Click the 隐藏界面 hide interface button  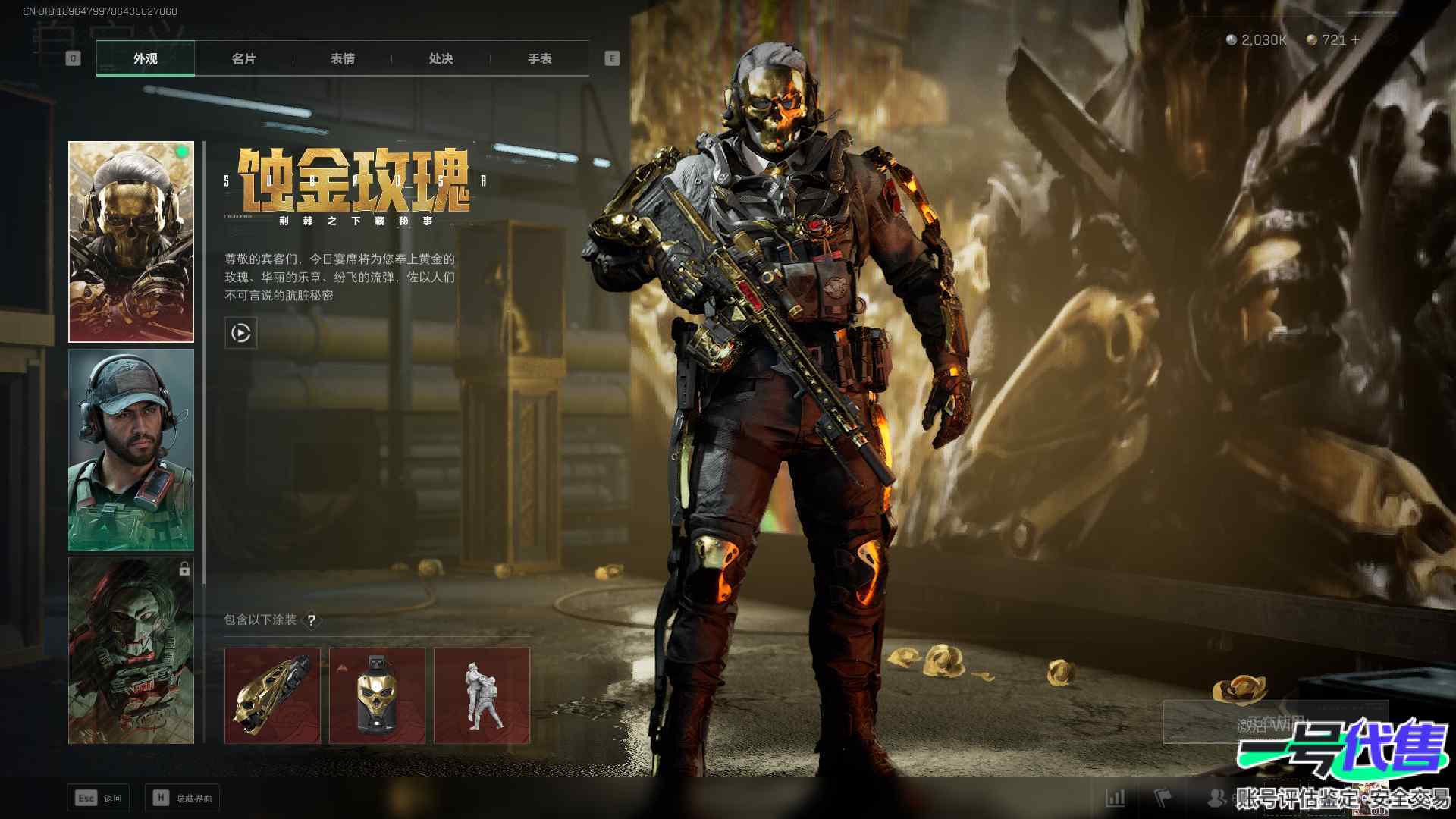click(x=183, y=798)
